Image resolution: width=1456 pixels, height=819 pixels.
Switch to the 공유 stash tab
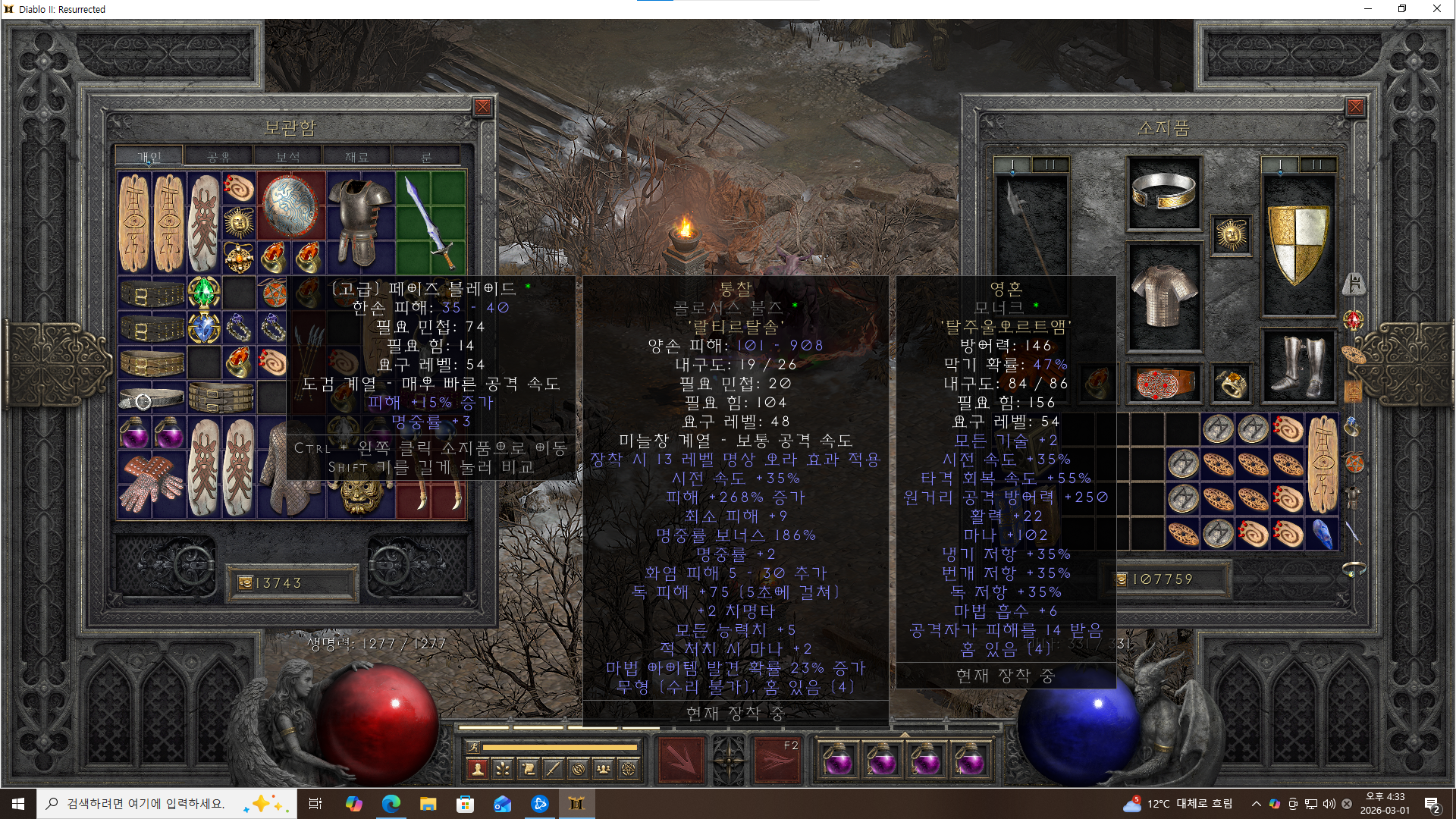pos(218,157)
